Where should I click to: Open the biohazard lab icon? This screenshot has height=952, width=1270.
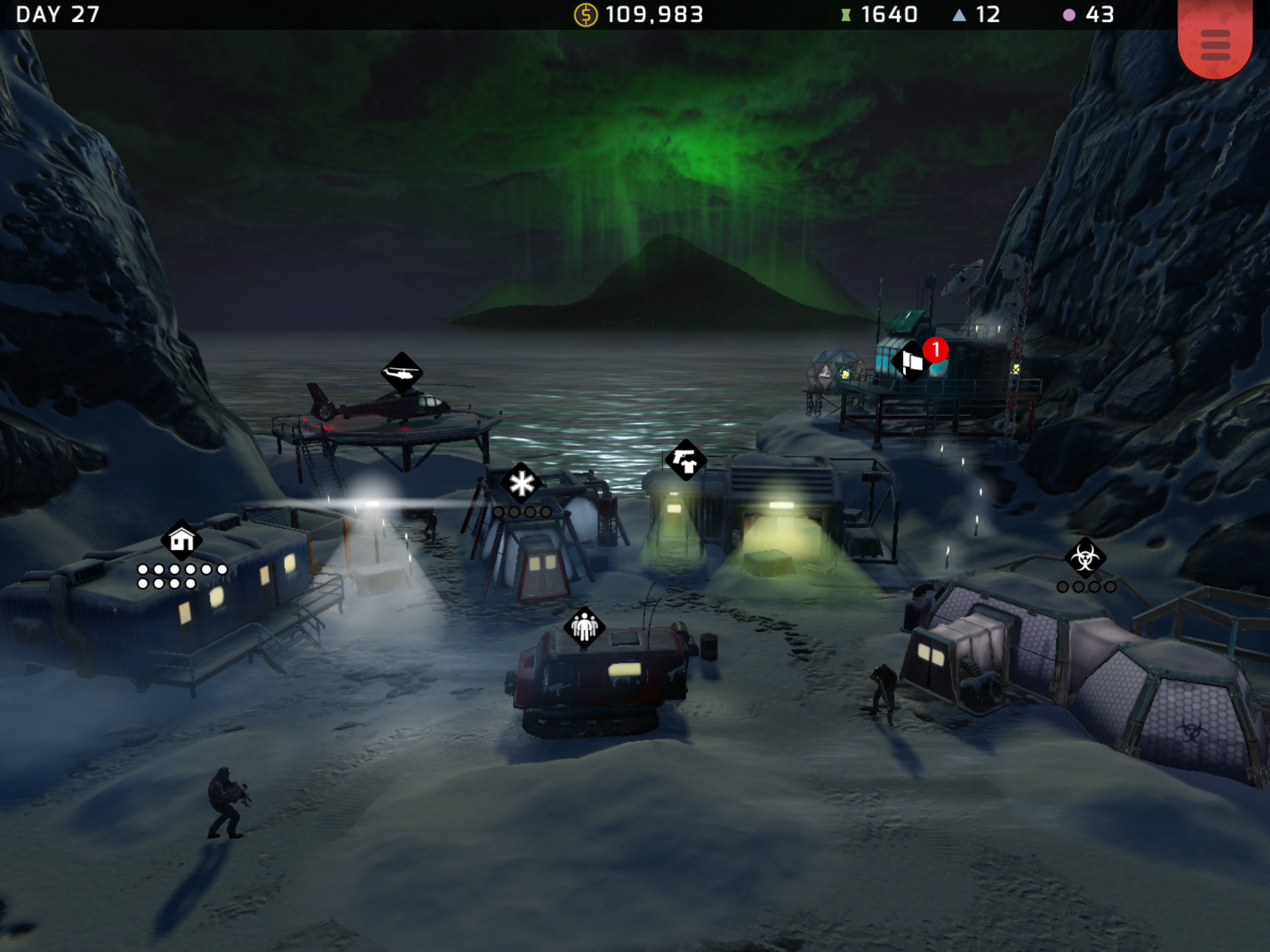(1085, 557)
